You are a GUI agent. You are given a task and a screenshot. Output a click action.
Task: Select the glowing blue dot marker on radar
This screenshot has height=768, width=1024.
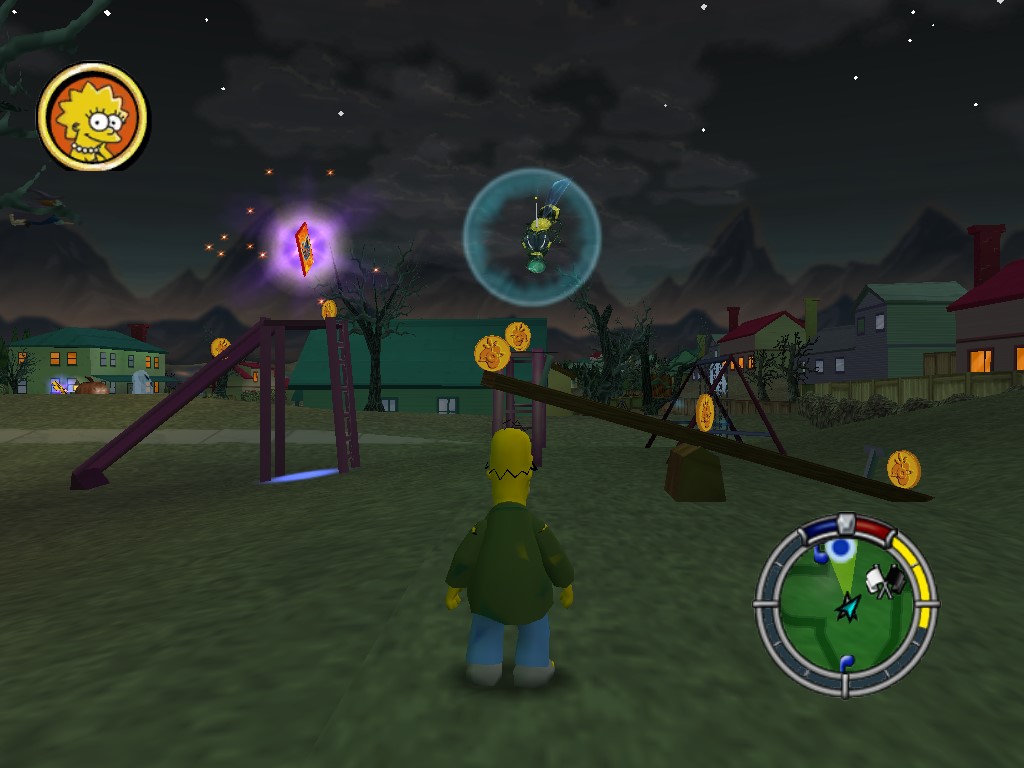pyautogui.click(x=841, y=548)
